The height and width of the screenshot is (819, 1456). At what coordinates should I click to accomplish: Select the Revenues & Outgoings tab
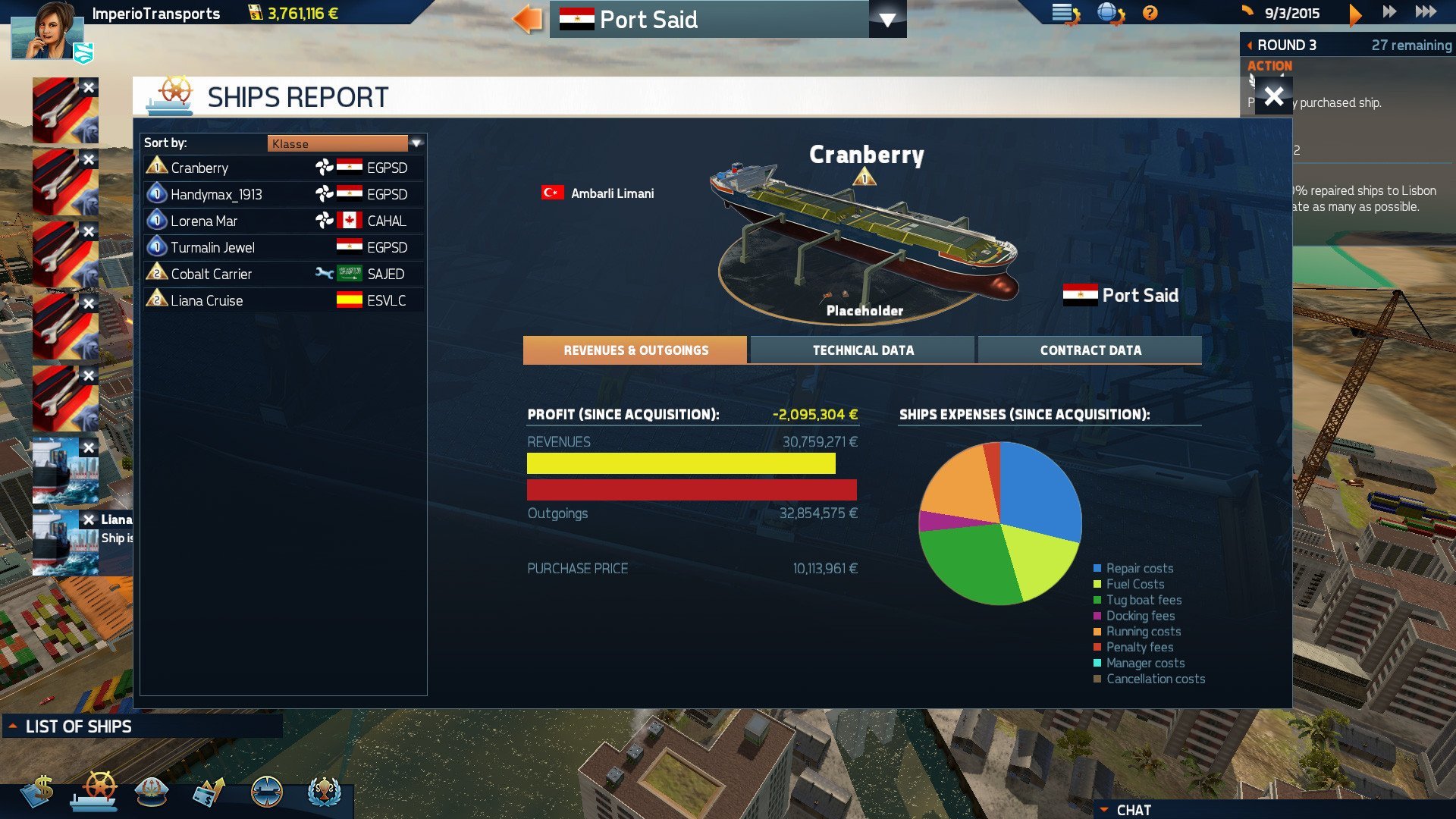click(x=635, y=350)
